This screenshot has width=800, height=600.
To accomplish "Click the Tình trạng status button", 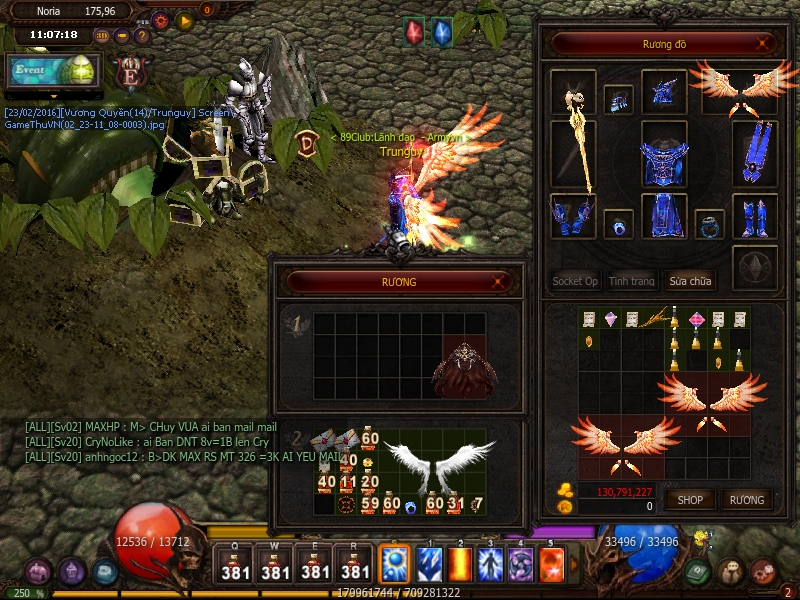I will [x=632, y=281].
